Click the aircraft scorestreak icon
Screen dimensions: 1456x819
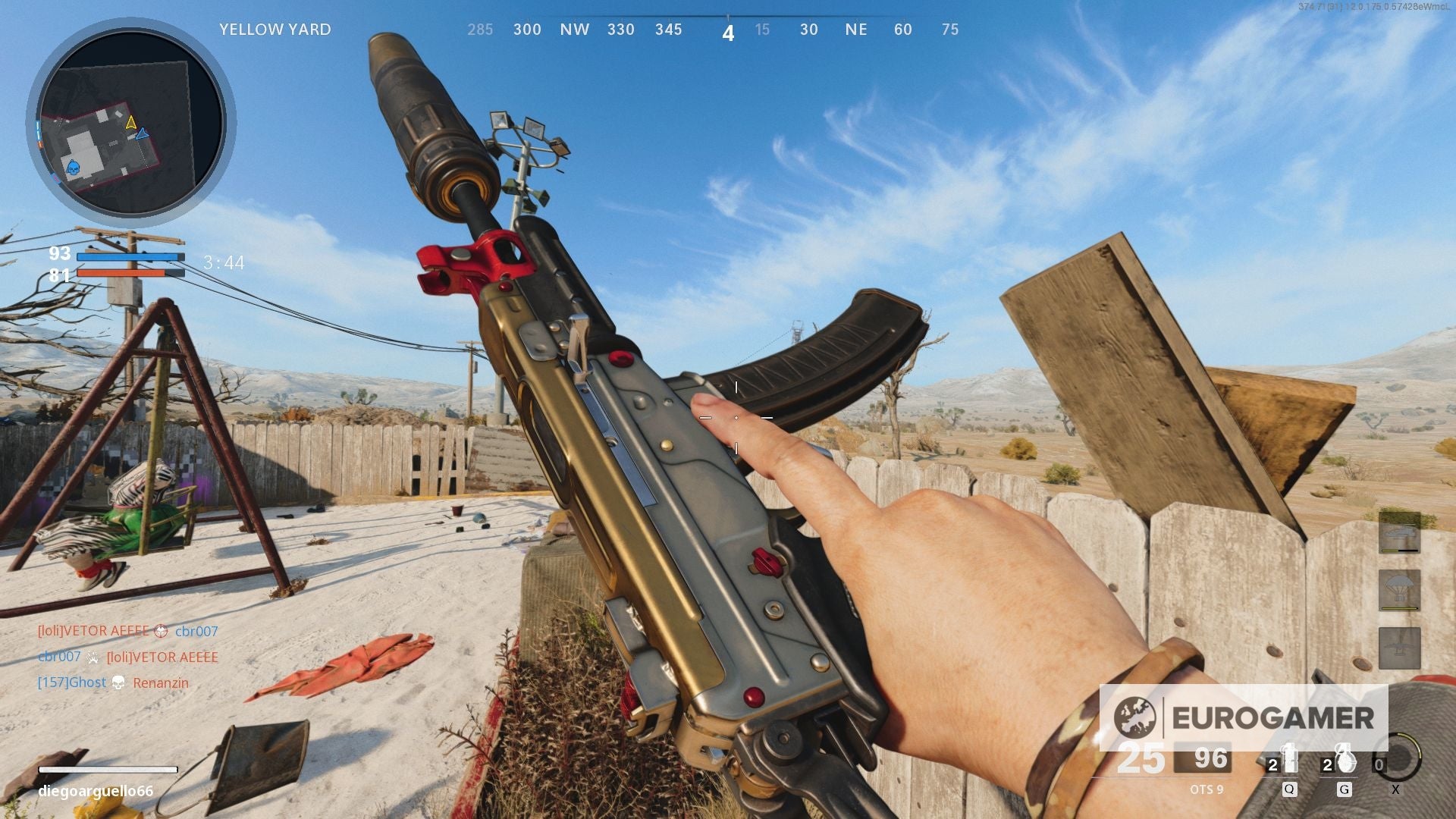[1400, 648]
